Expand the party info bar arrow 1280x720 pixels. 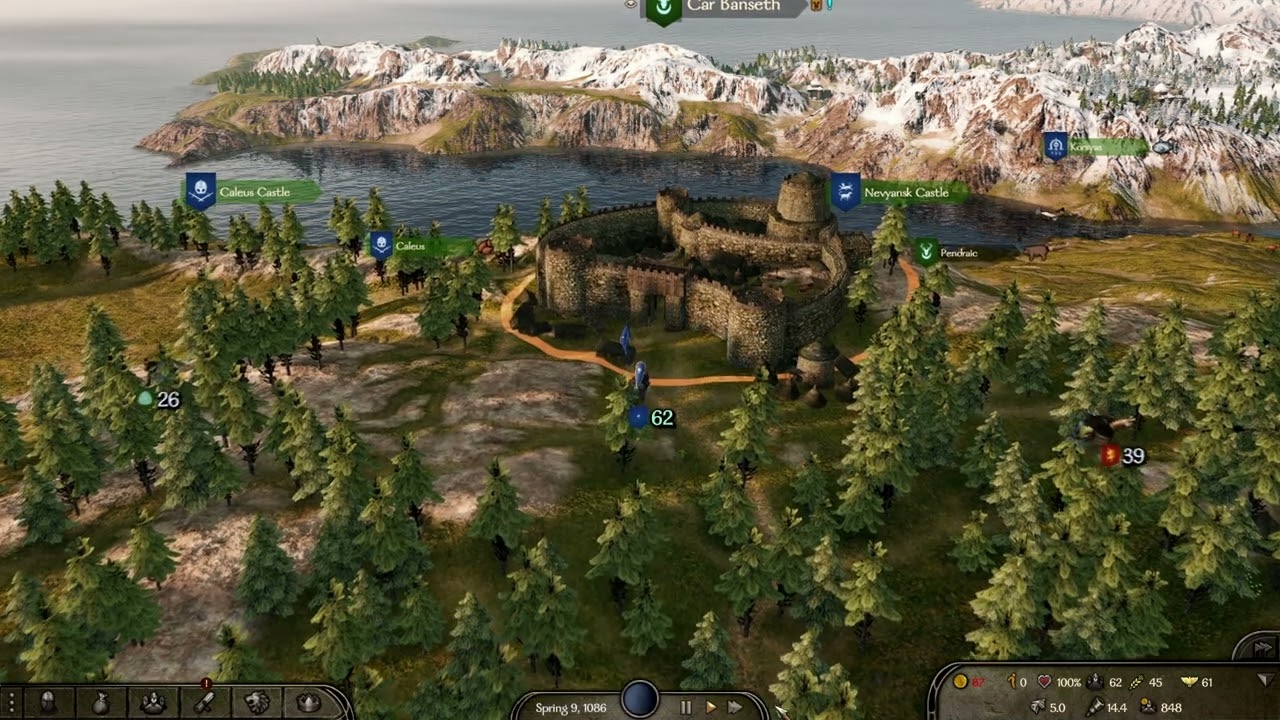tap(1267, 681)
